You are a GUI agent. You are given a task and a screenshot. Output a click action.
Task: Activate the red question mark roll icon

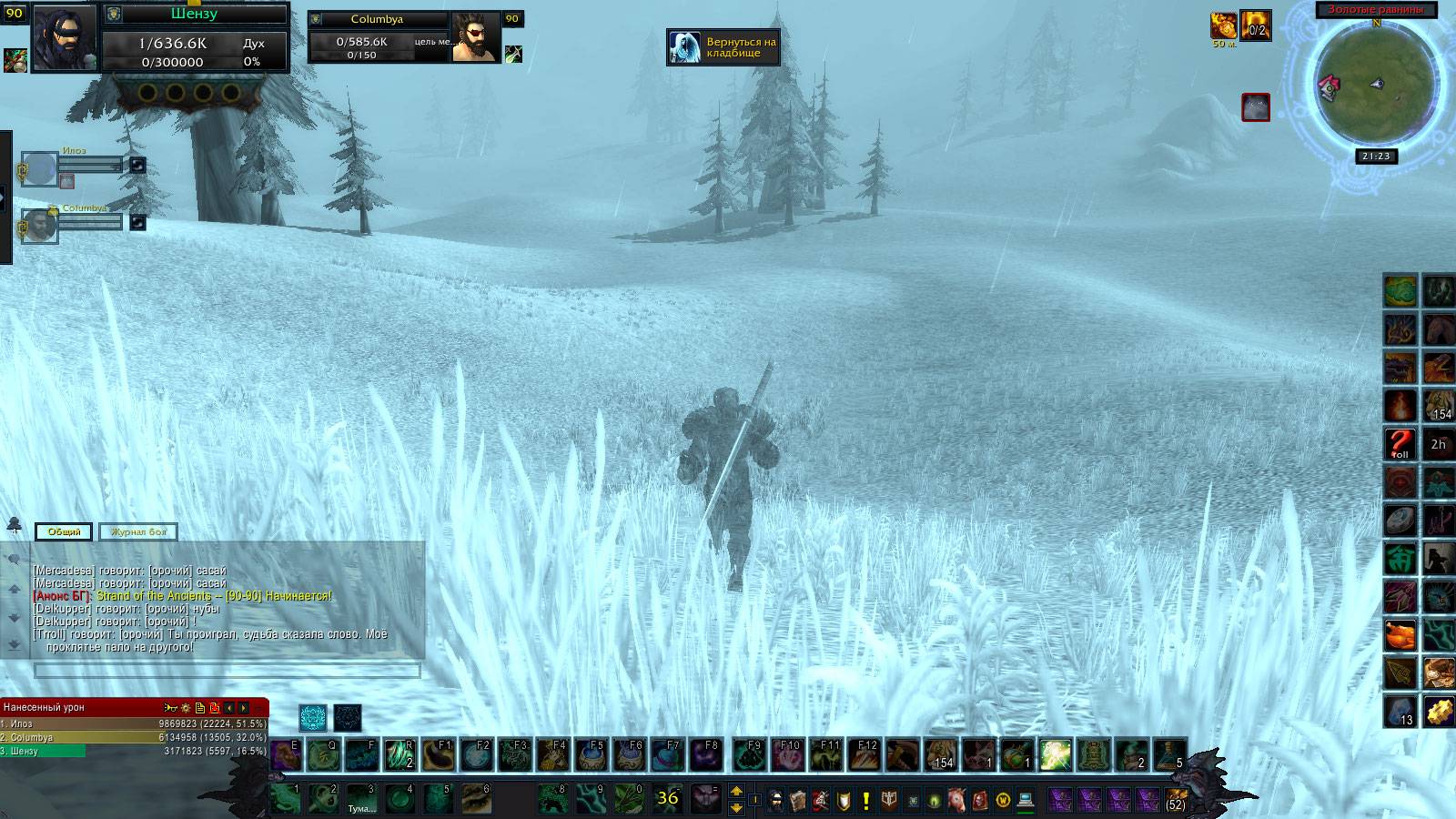(x=1400, y=443)
